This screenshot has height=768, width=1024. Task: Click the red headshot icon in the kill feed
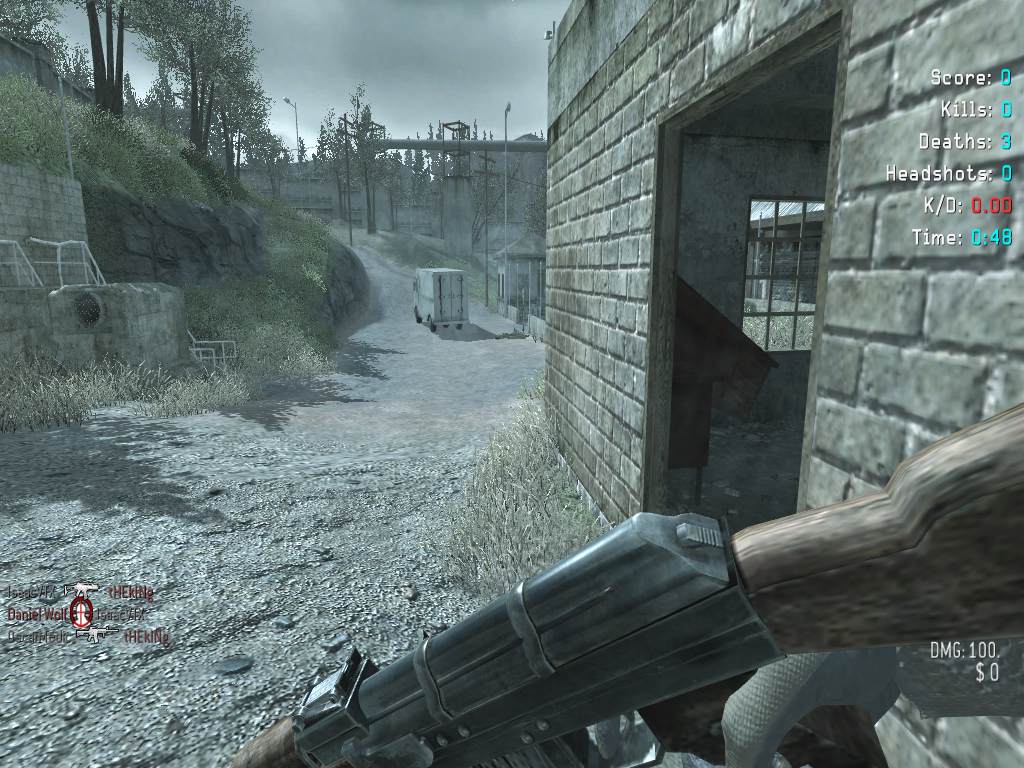point(82,612)
